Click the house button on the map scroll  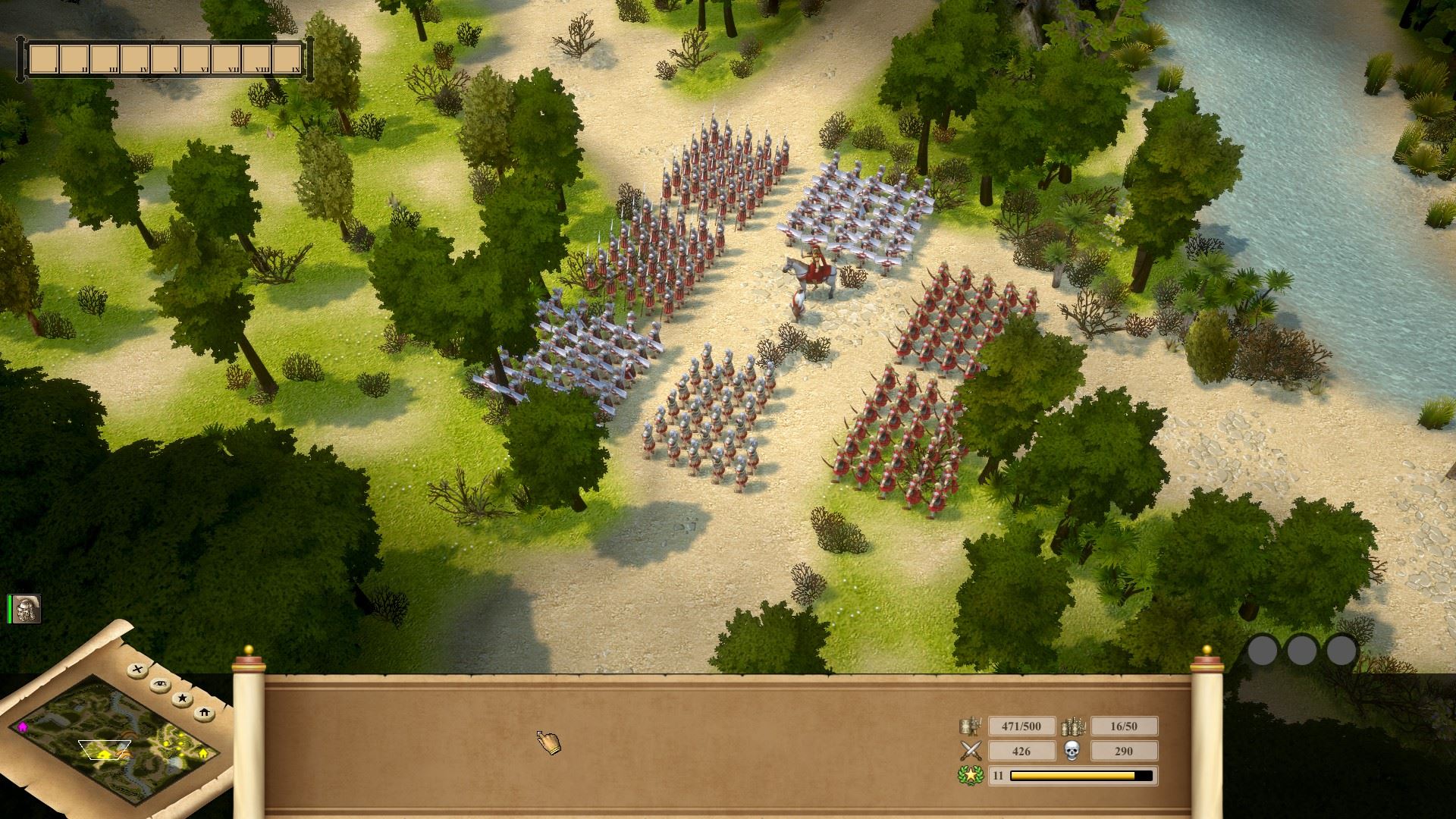pyautogui.click(x=204, y=713)
